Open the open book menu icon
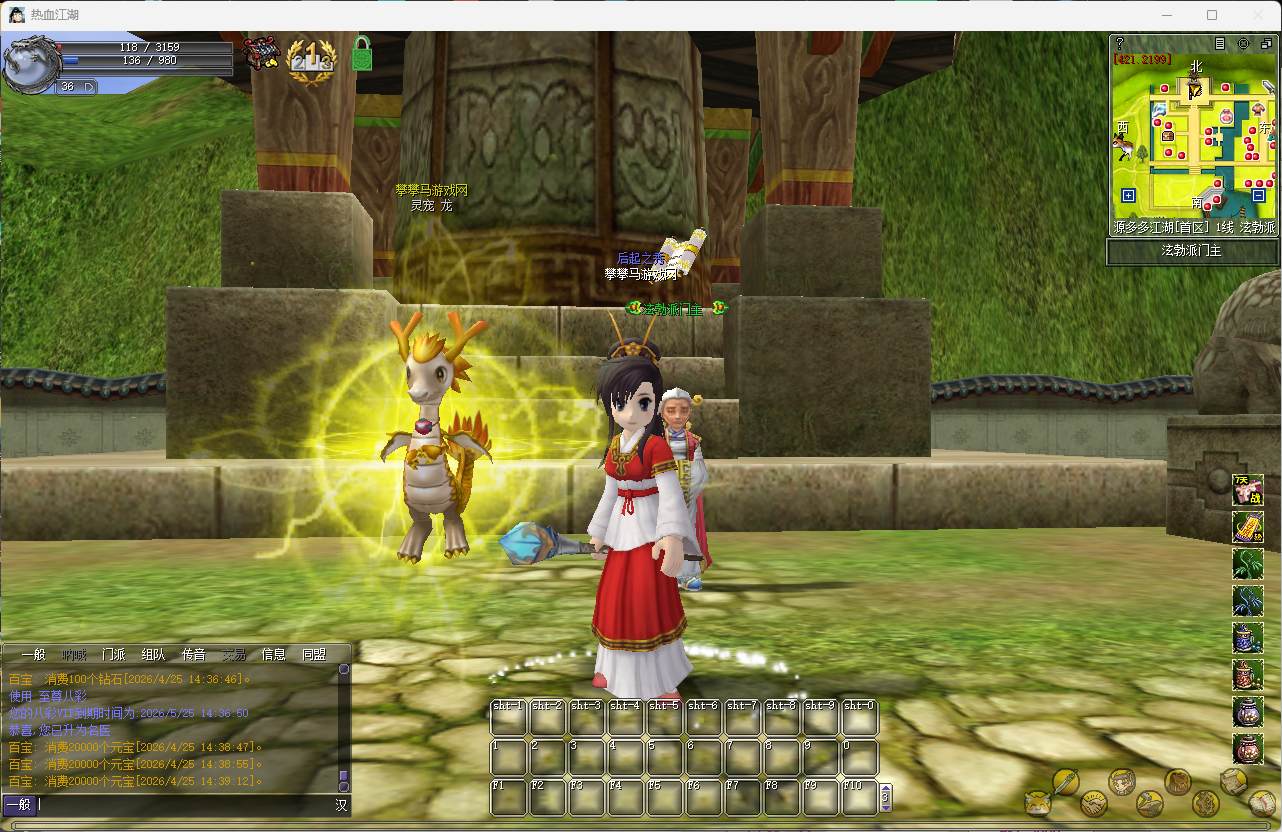The width and height of the screenshot is (1282, 832). click(x=1263, y=803)
